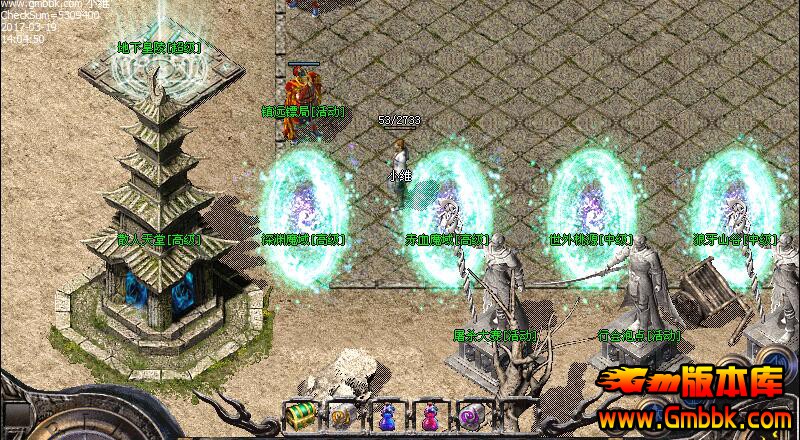Use the pink potion in the hotbar

pyautogui.click(x=430, y=414)
